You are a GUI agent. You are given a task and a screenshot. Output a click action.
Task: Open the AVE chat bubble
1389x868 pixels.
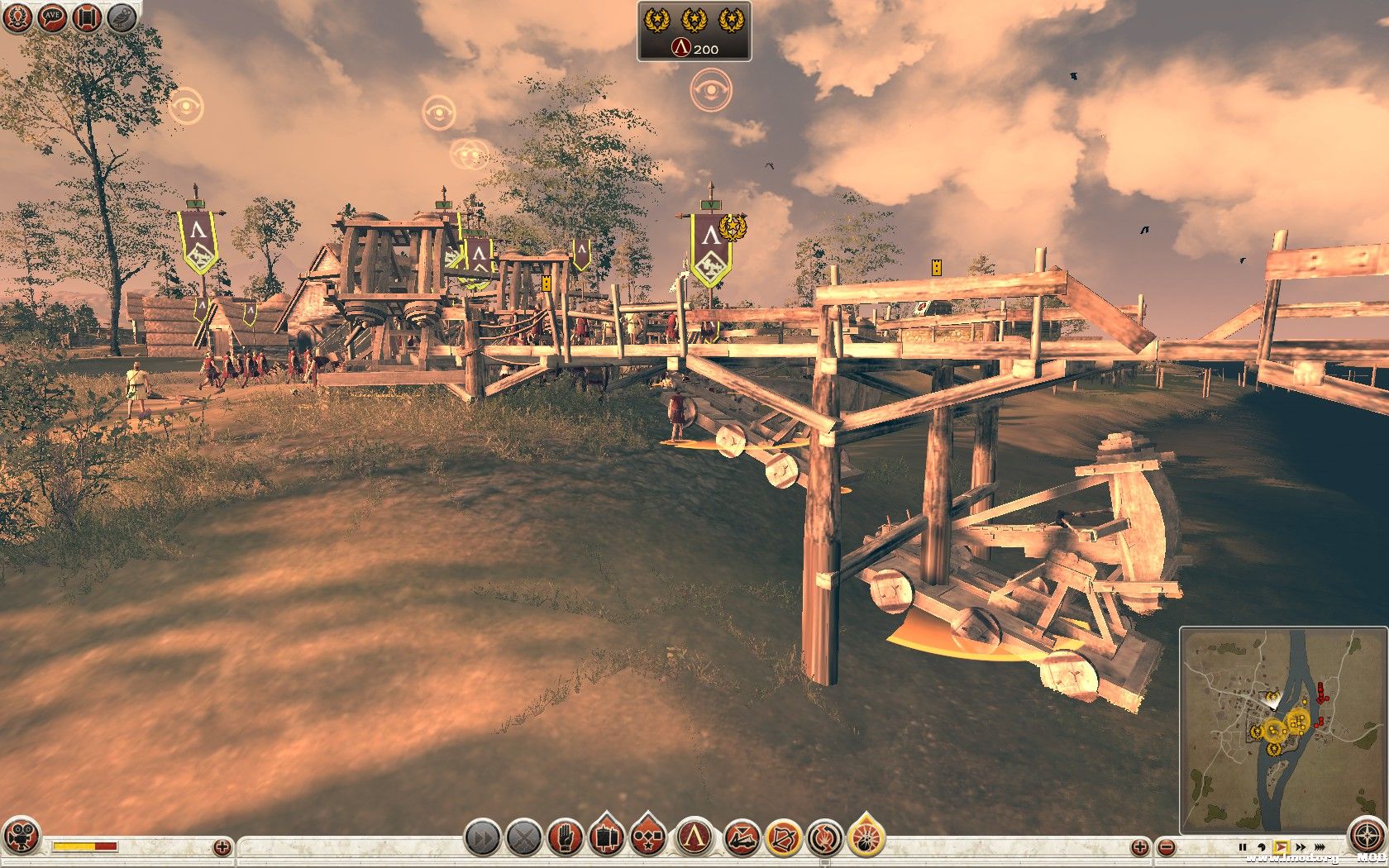point(53,18)
